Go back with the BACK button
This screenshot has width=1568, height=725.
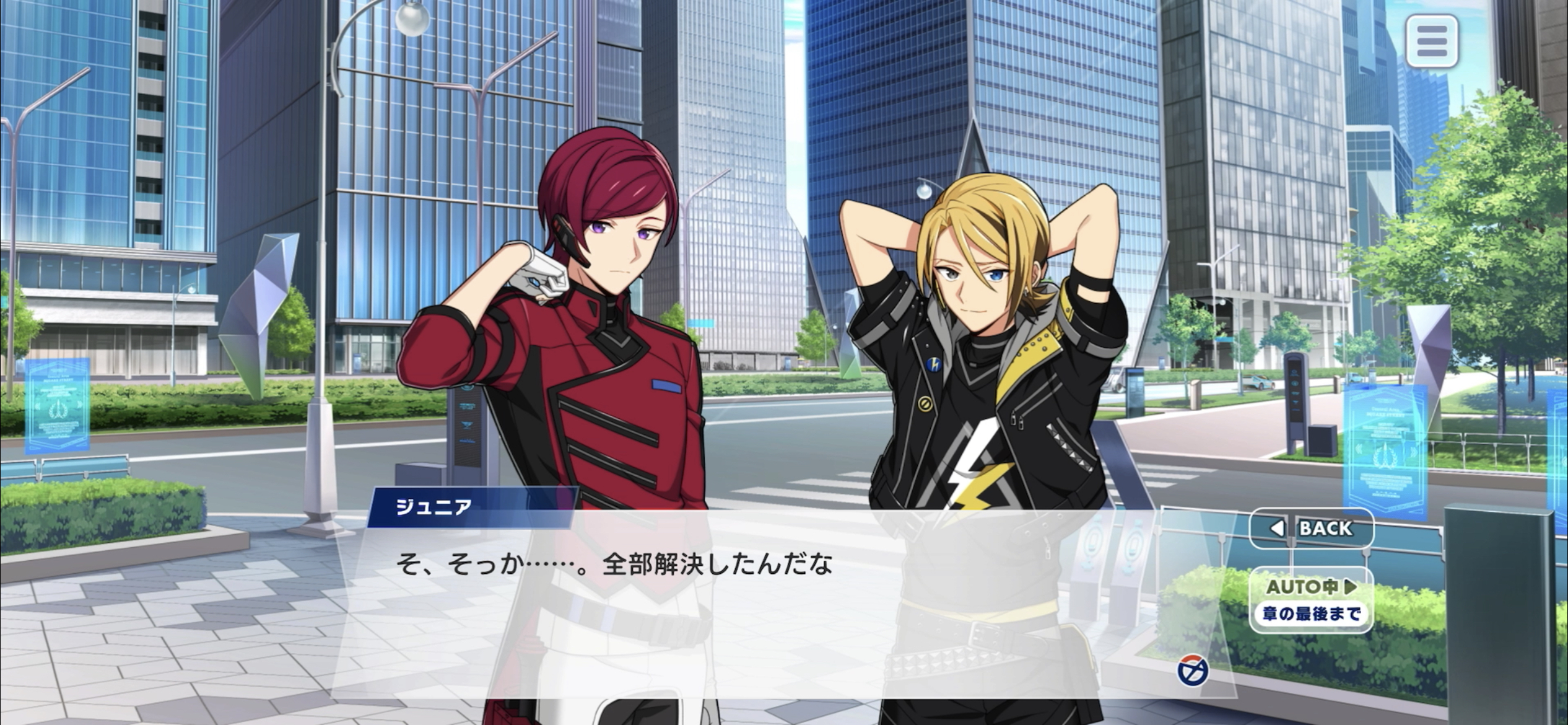tap(1312, 528)
